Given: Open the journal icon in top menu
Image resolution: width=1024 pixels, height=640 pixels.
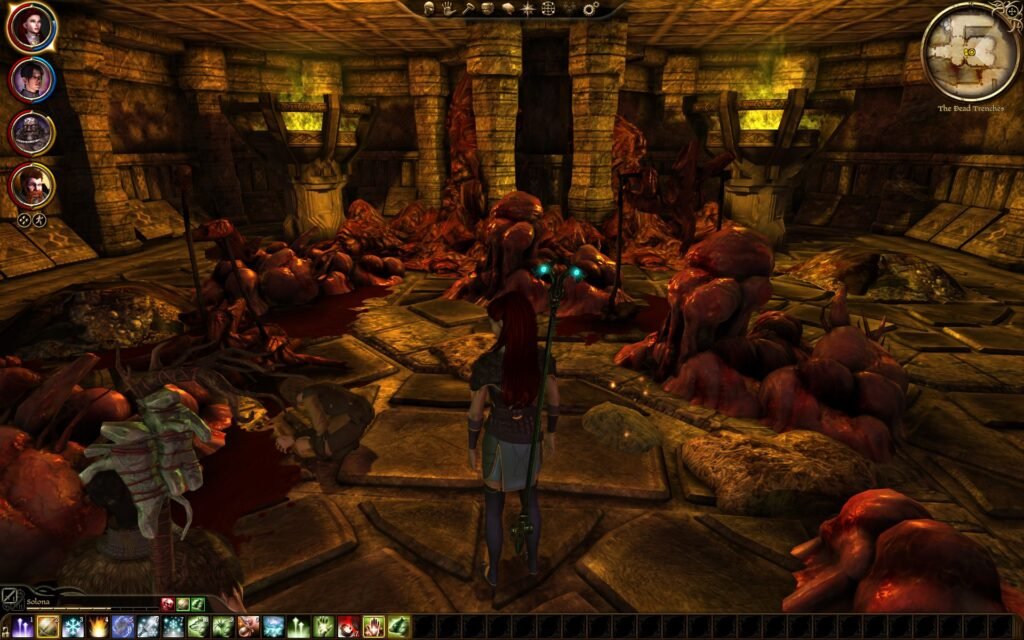Looking at the screenshot, I should [507, 8].
